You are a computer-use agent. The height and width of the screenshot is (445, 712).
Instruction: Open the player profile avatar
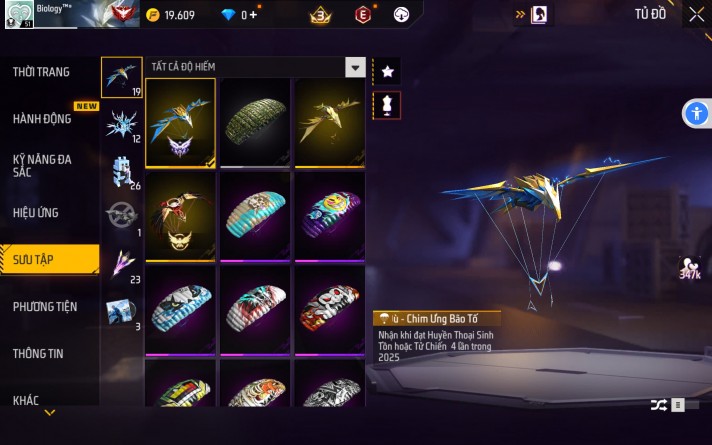pyautogui.click(x=20, y=14)
